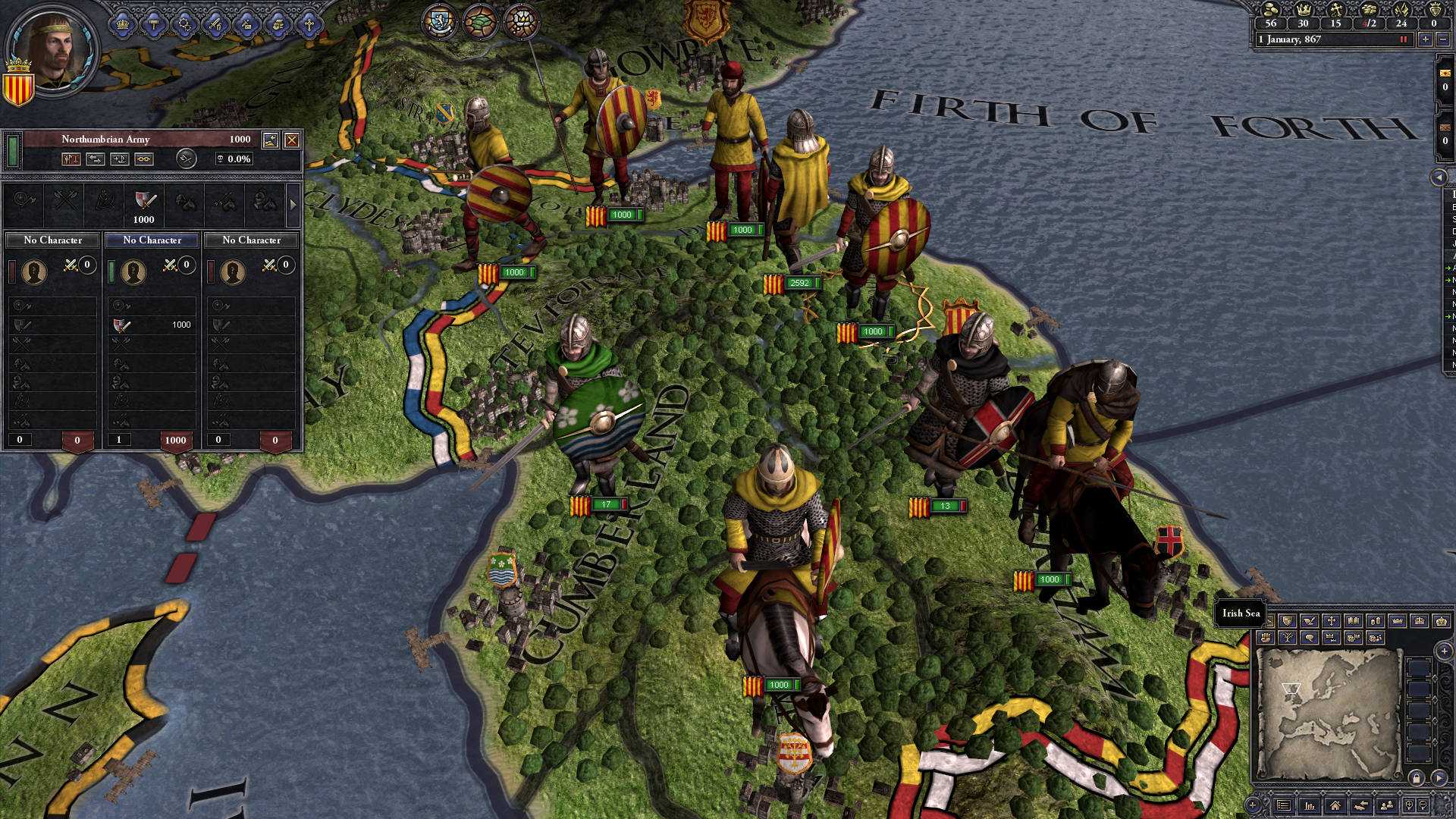Click the attach-to-ship icon in the army panel
This screenshot has width=1456, height=819.
click(119, 160)
